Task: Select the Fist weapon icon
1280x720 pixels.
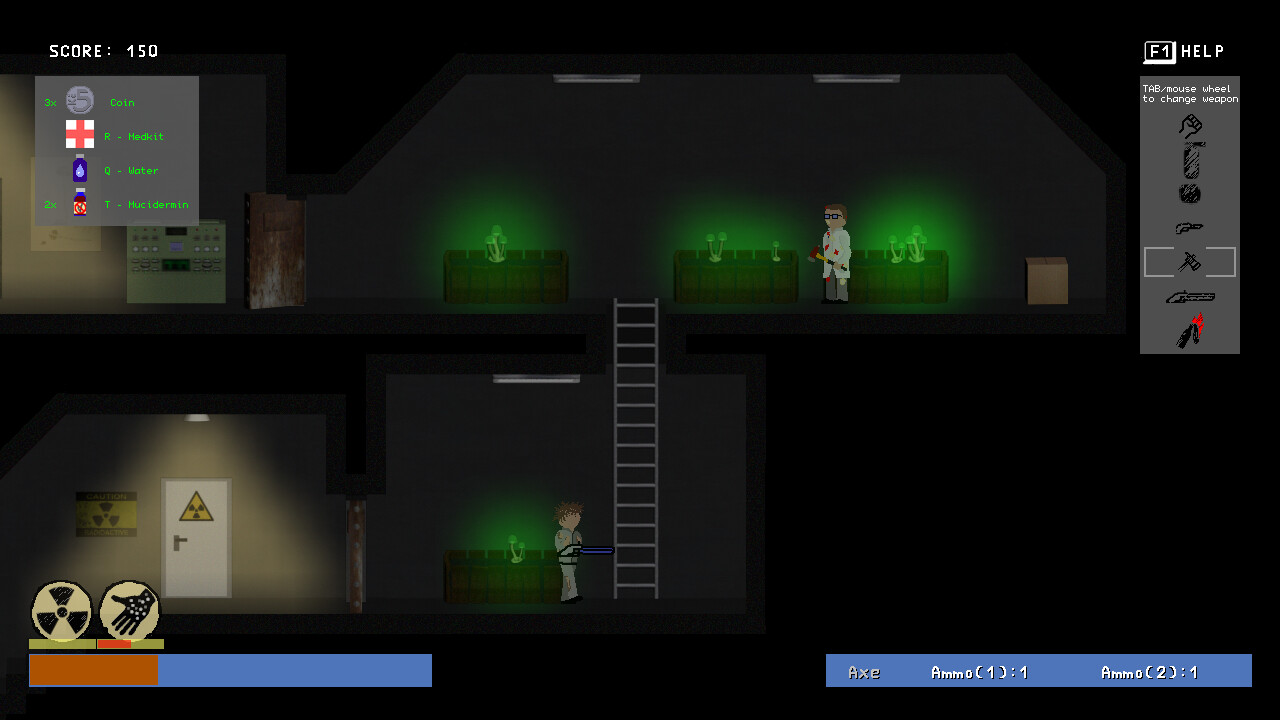Action: click(x=1190, y=124)
